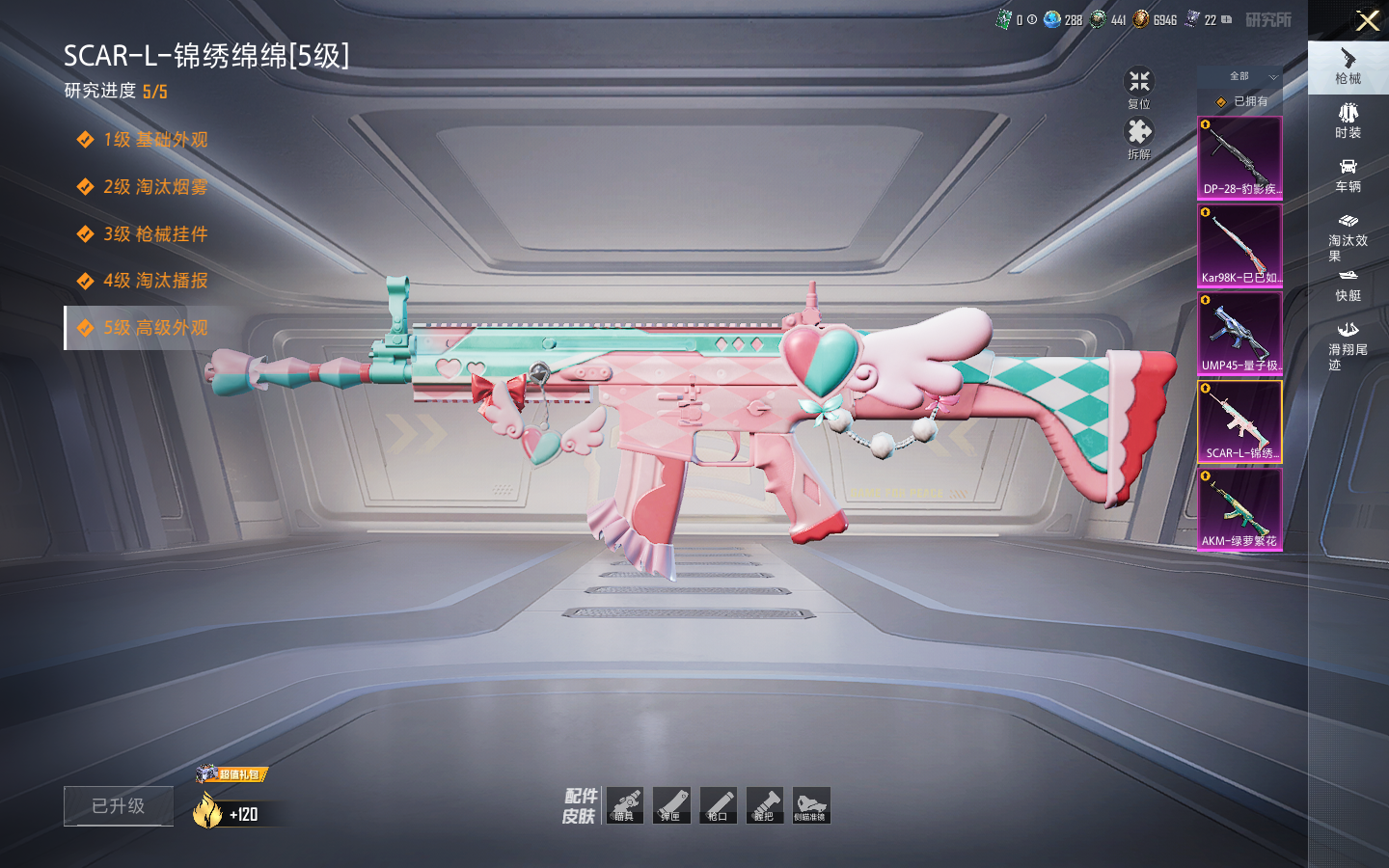The image size is (1389, 868).
Task: Select the AKM skin thumbnail
Action: tap(1239, 509)
